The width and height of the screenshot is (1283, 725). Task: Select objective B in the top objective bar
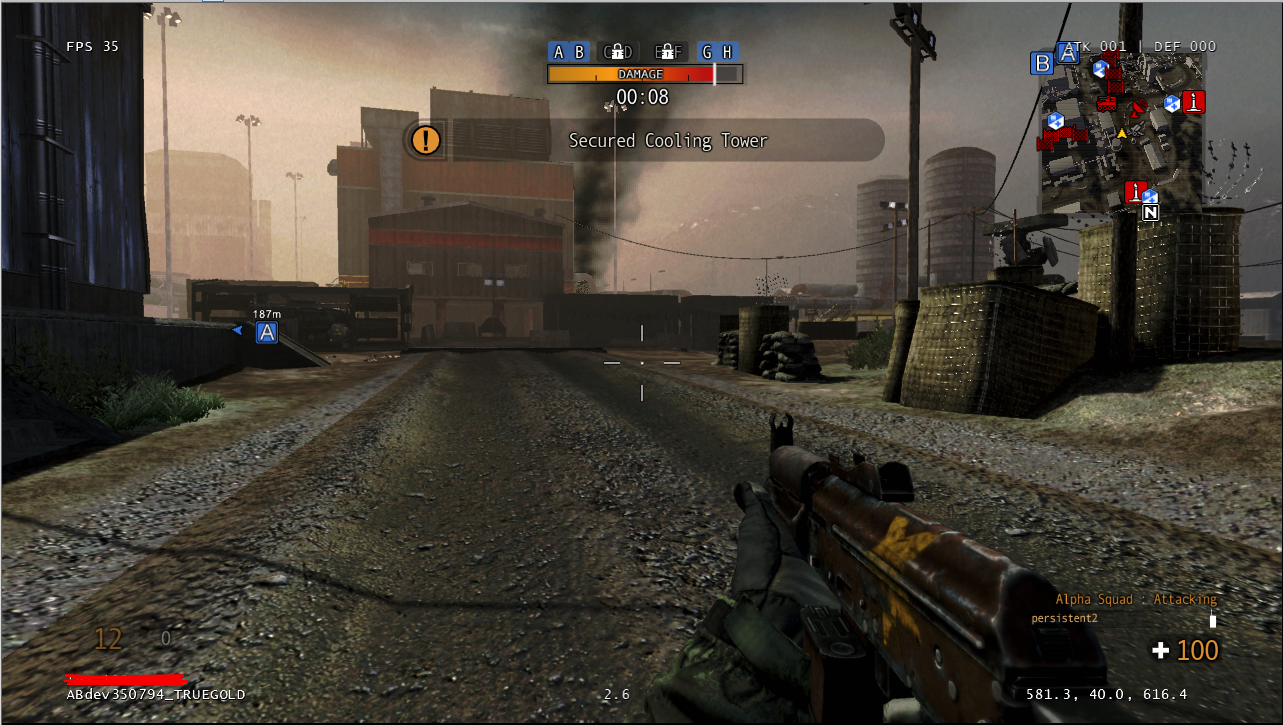coord(578,52)
